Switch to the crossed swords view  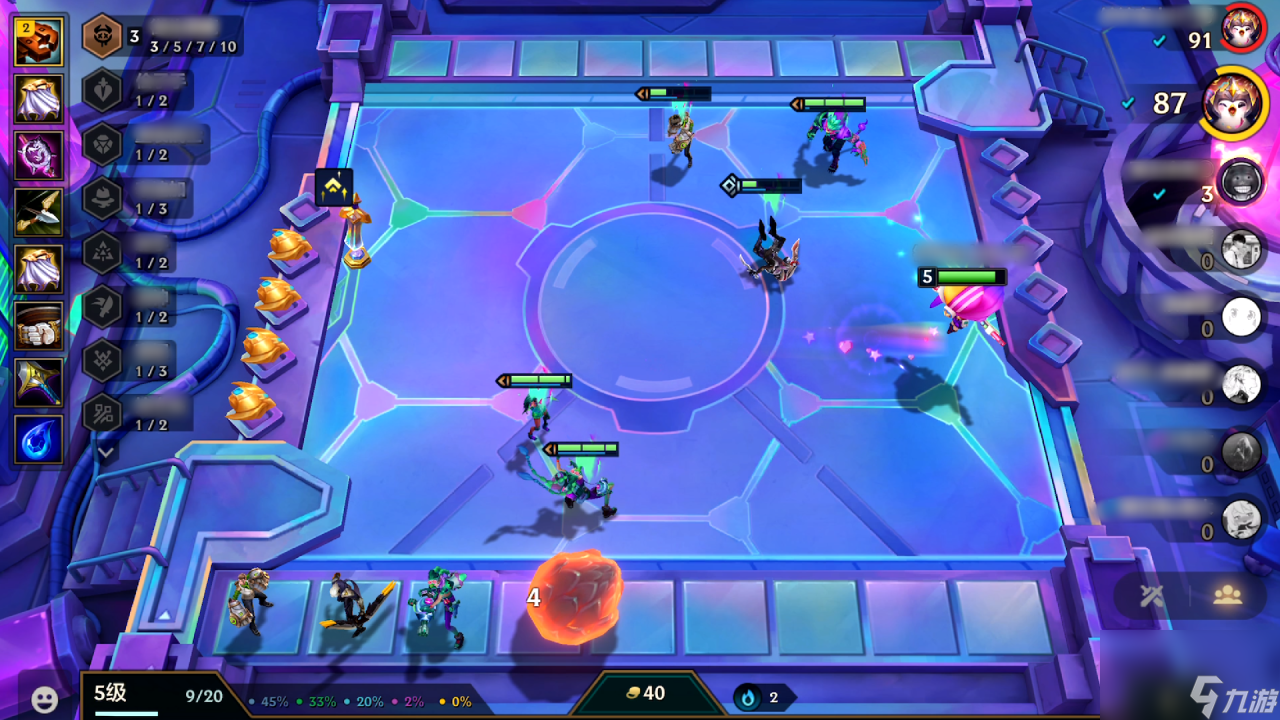coord(1151,596)
